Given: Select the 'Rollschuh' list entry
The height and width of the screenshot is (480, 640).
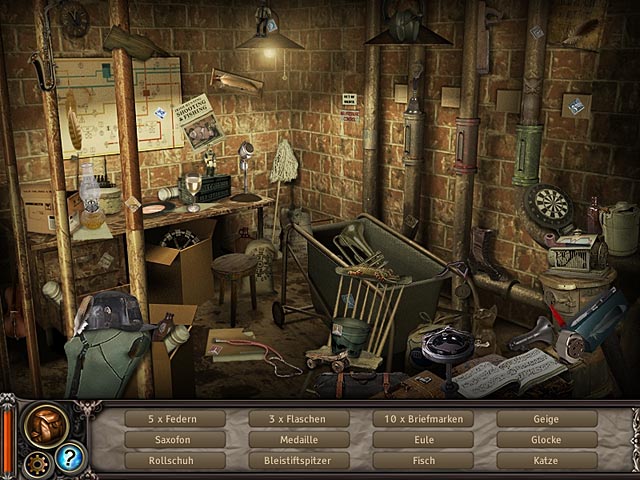Looking at the screenshot, I should [175, 460].
